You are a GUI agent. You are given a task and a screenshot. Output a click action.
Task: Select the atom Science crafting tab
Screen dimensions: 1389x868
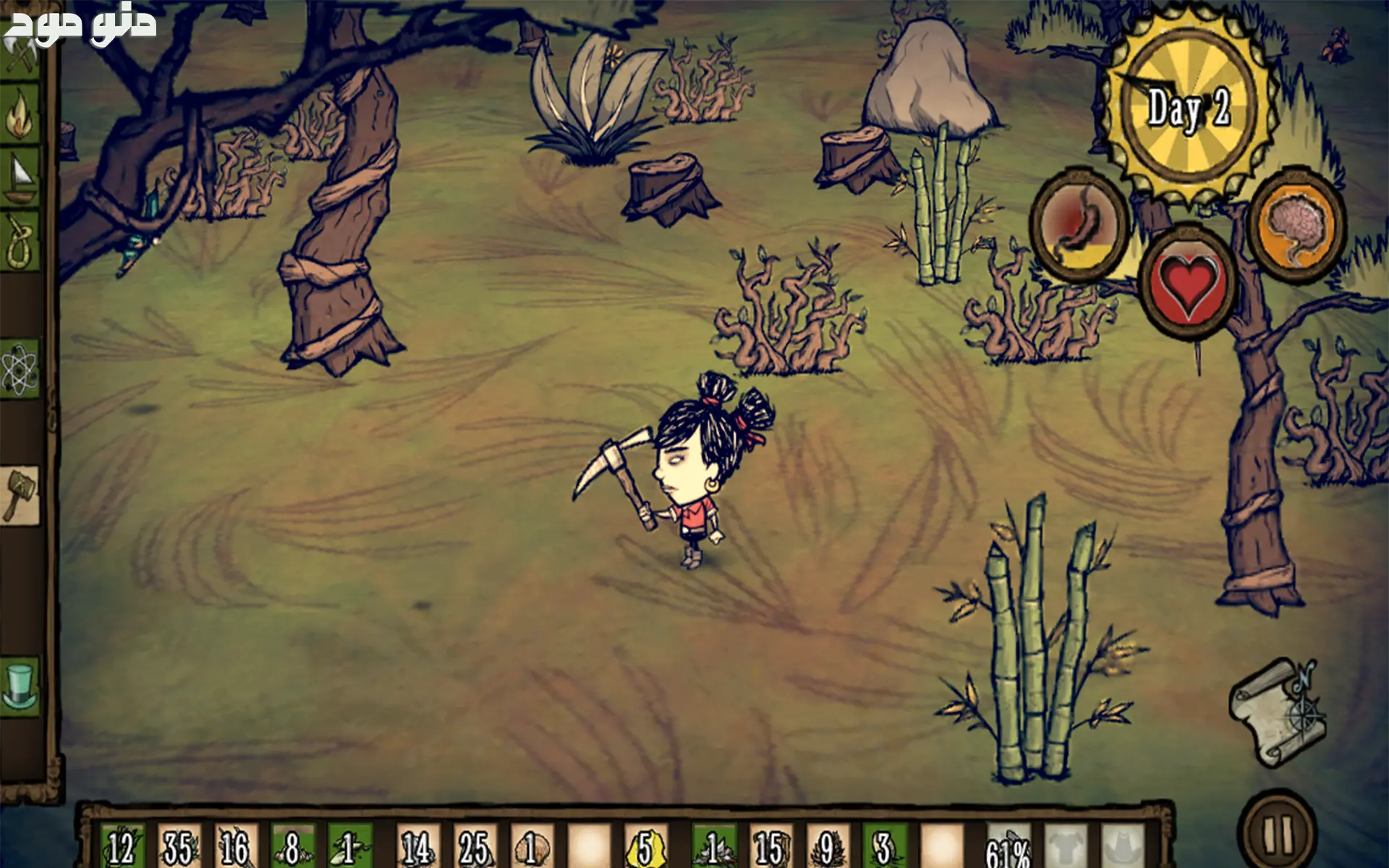point(20,369)
